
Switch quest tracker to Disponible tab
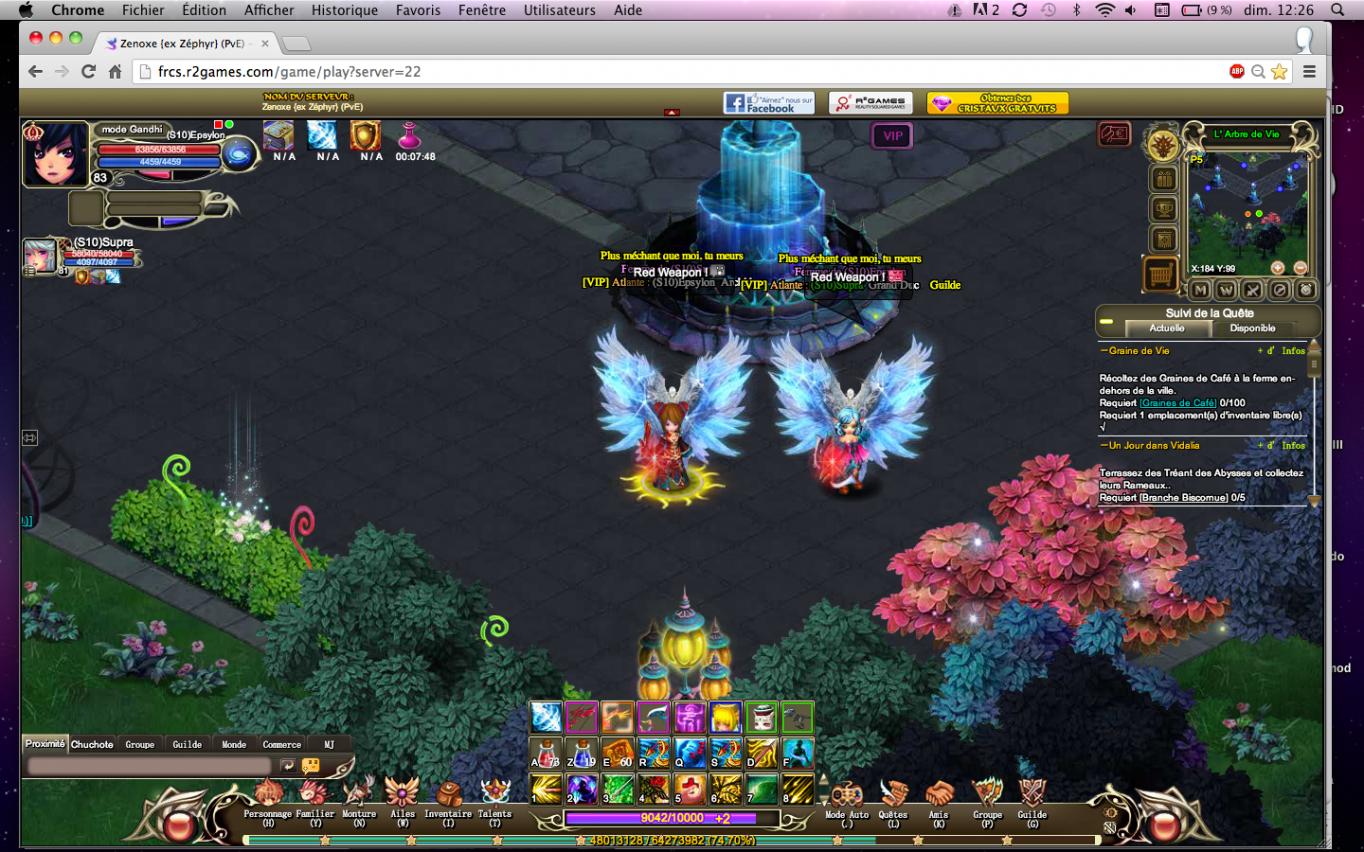click(x=1252, y=328)
